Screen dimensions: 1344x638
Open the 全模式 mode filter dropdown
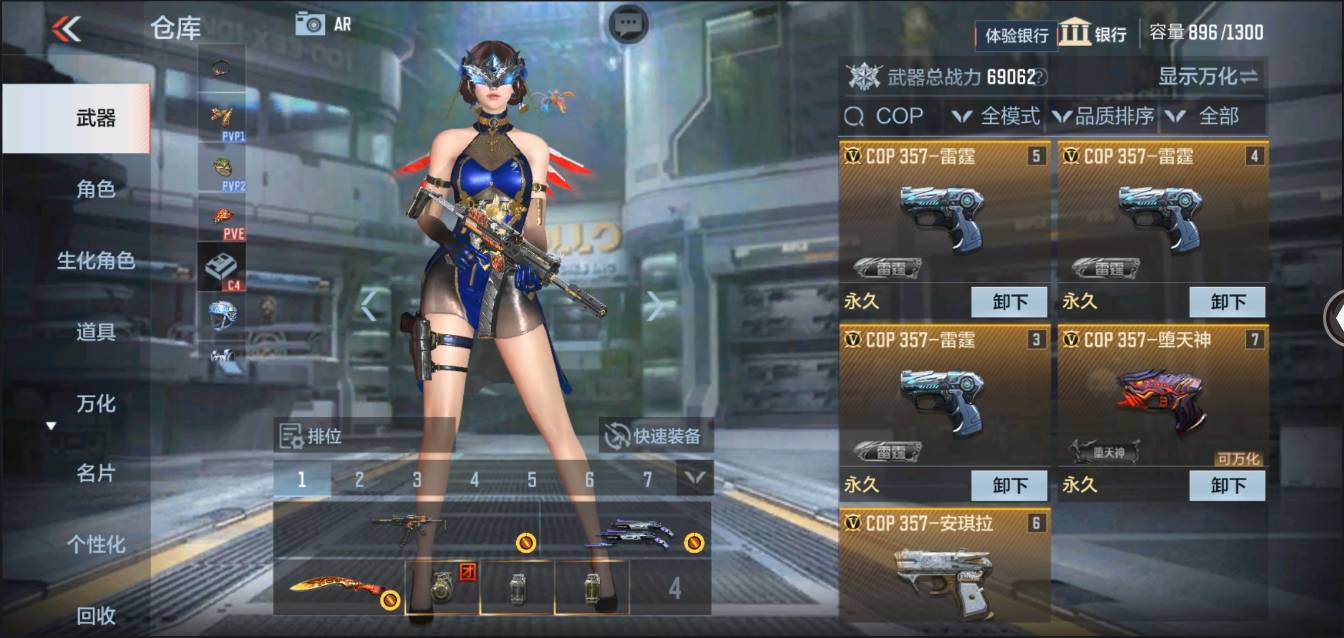click(996, 116)
